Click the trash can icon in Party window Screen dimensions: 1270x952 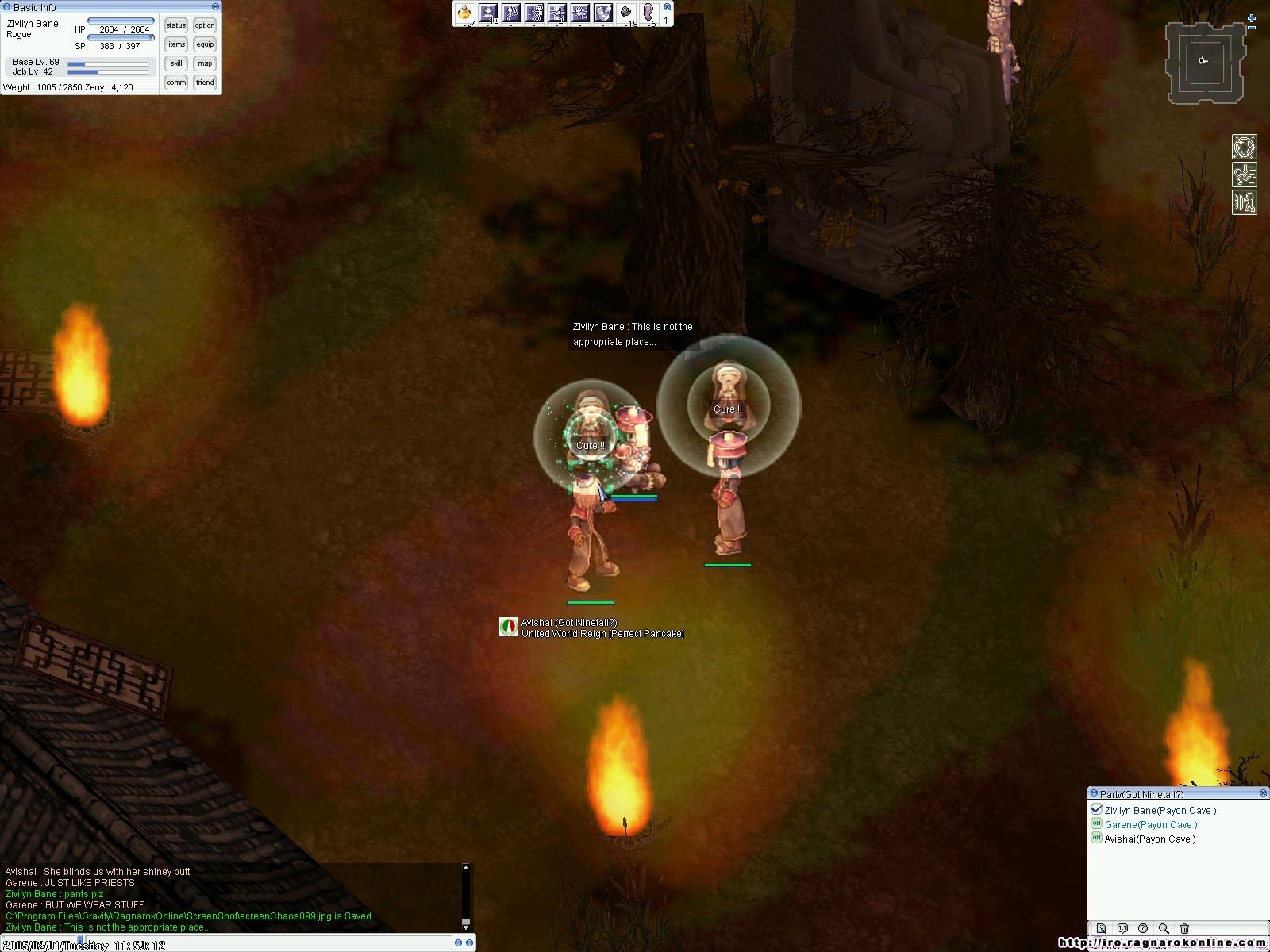[x=1184, y=928]
